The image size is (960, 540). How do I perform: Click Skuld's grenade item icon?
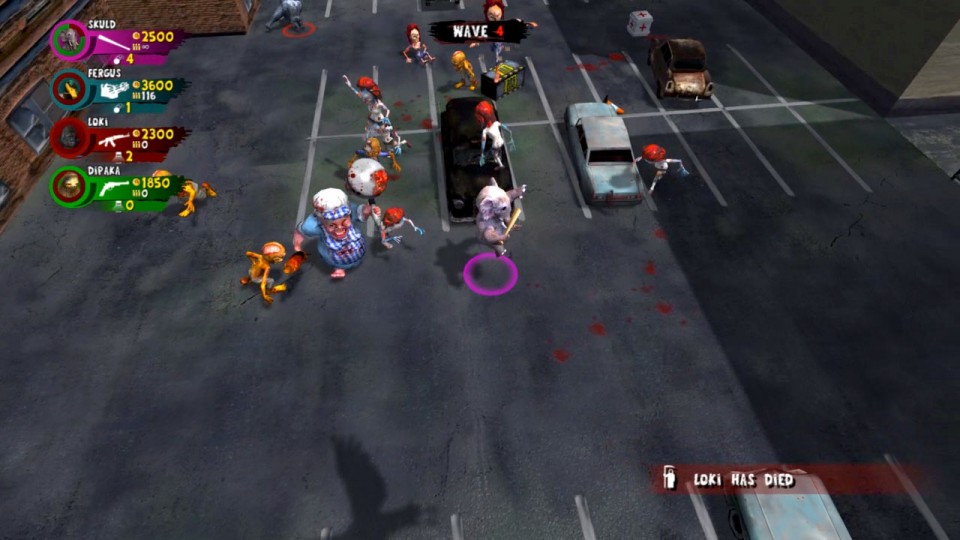click(x=117, y=60)
